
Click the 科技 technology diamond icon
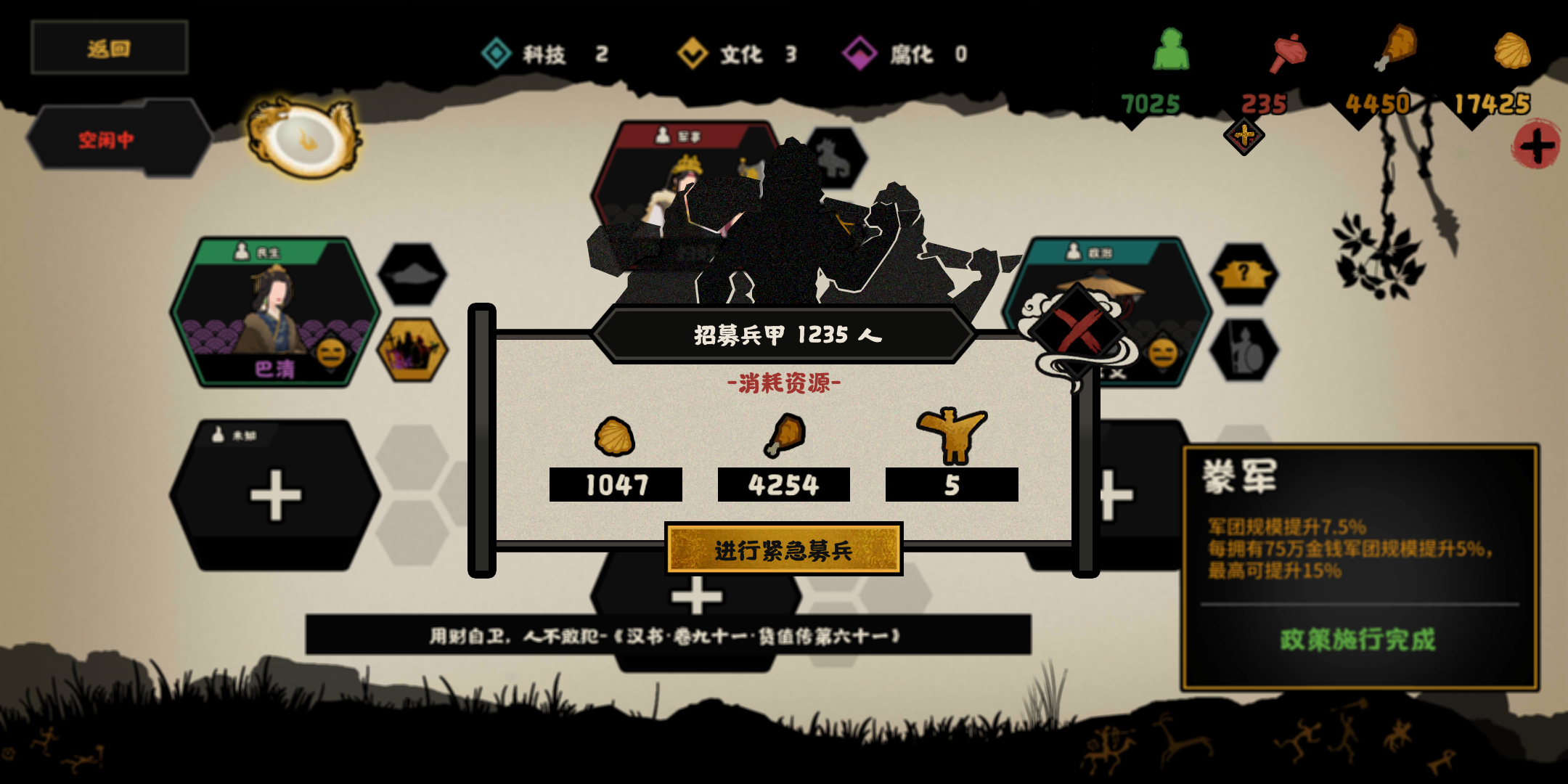[497, 54]
